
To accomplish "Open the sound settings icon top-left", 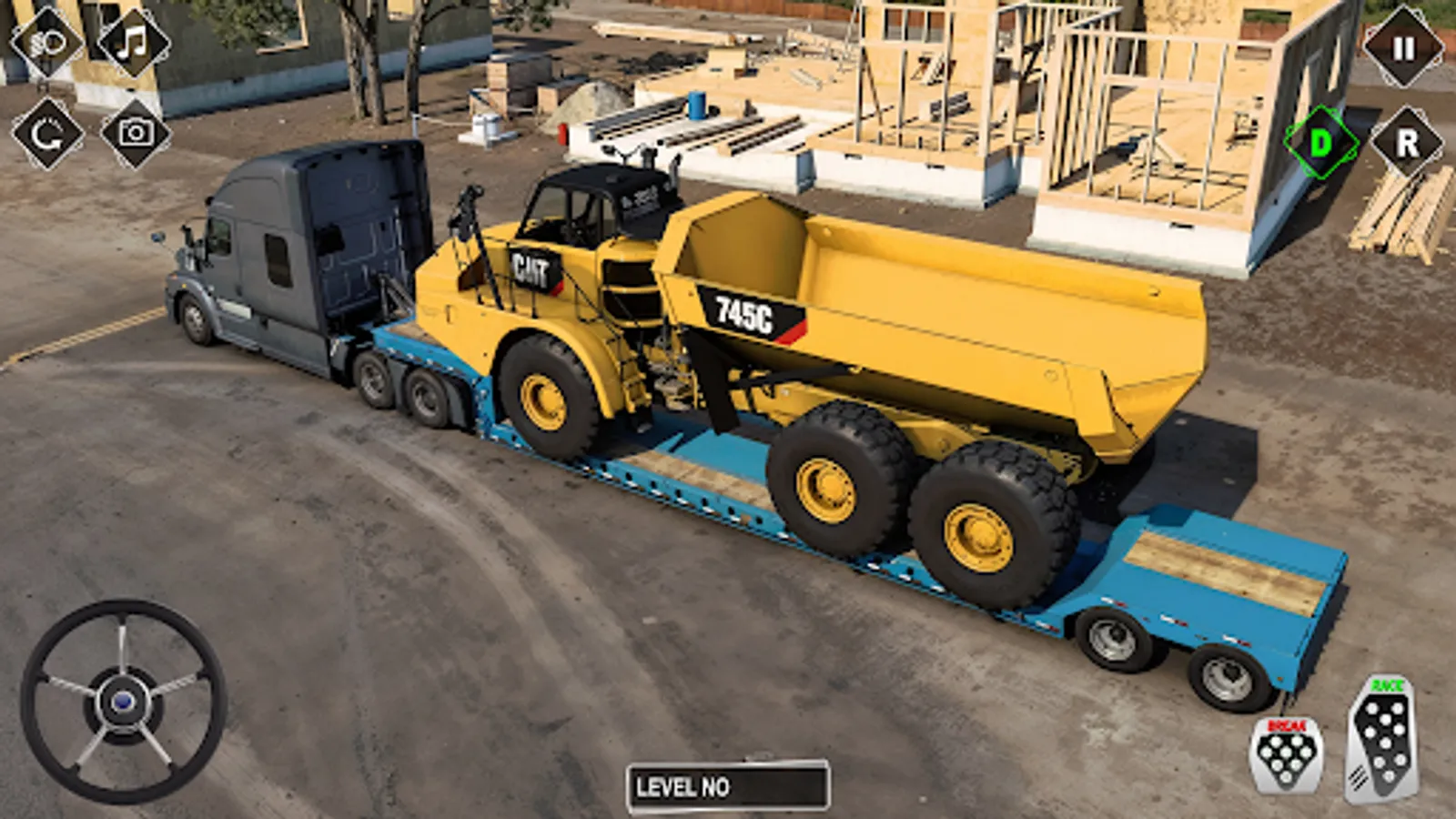I will (47, 43).
